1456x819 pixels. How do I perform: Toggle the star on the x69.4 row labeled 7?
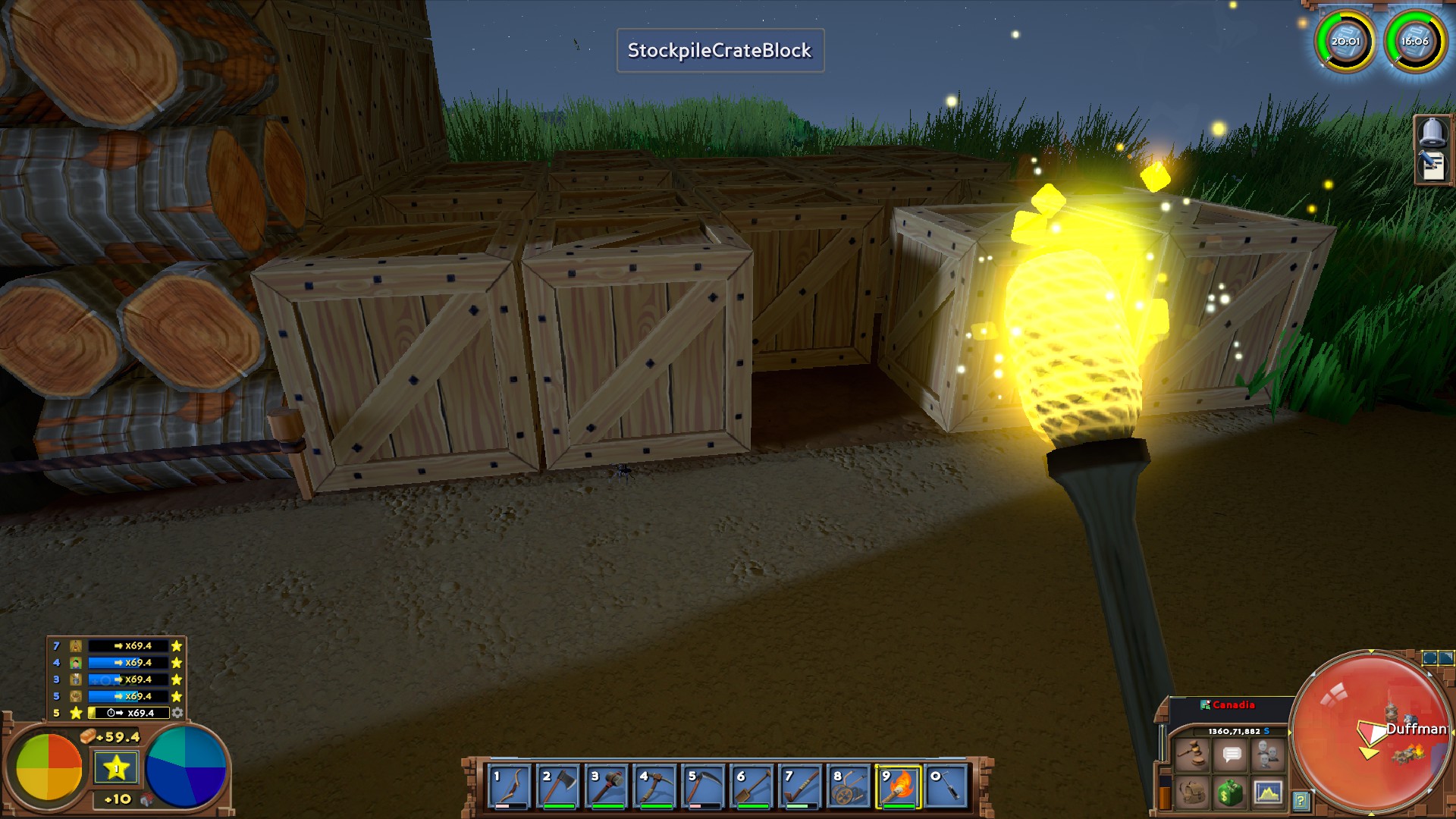(x=177, y=646)
